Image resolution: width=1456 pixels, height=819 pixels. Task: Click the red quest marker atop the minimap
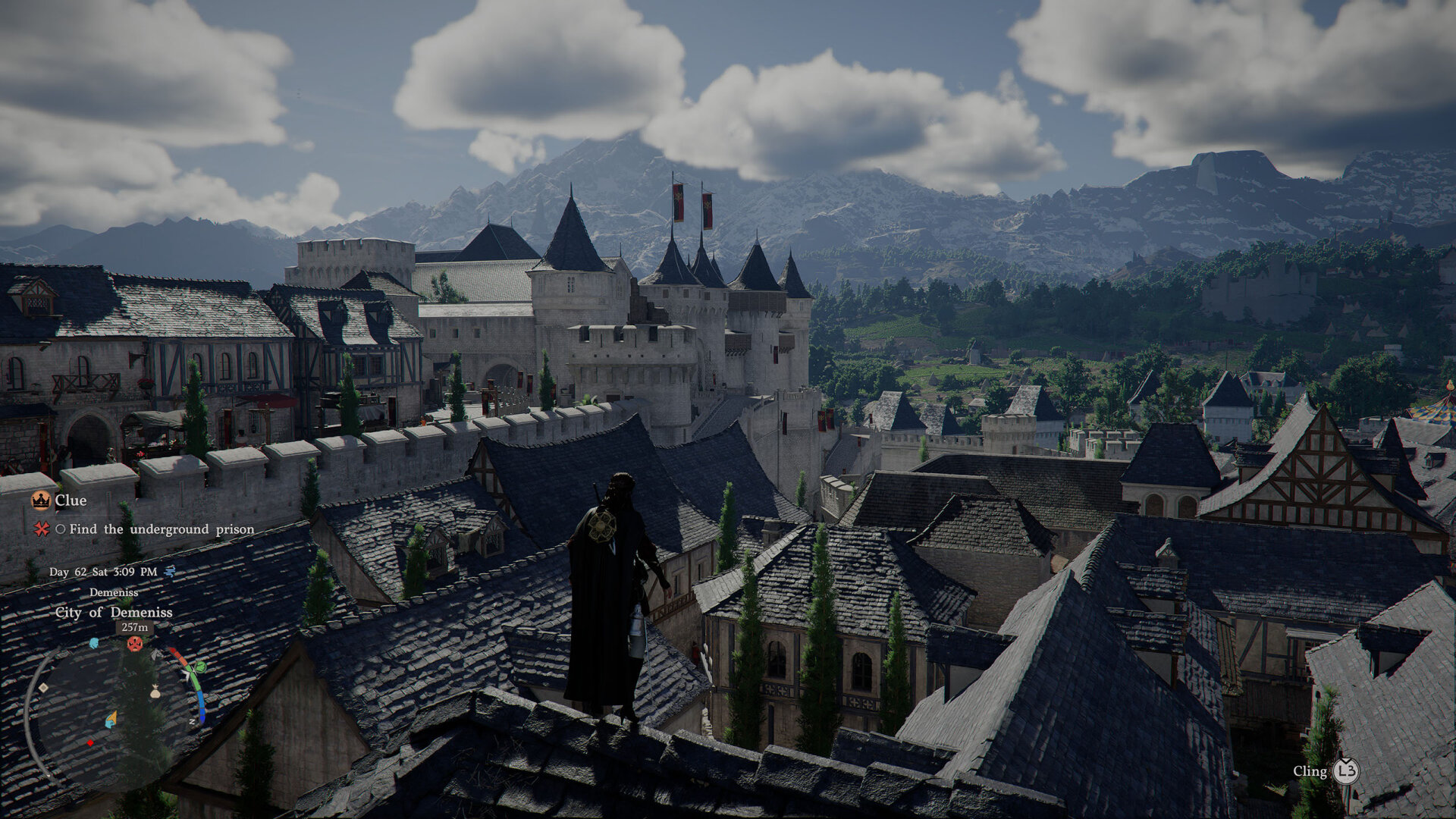135,644
